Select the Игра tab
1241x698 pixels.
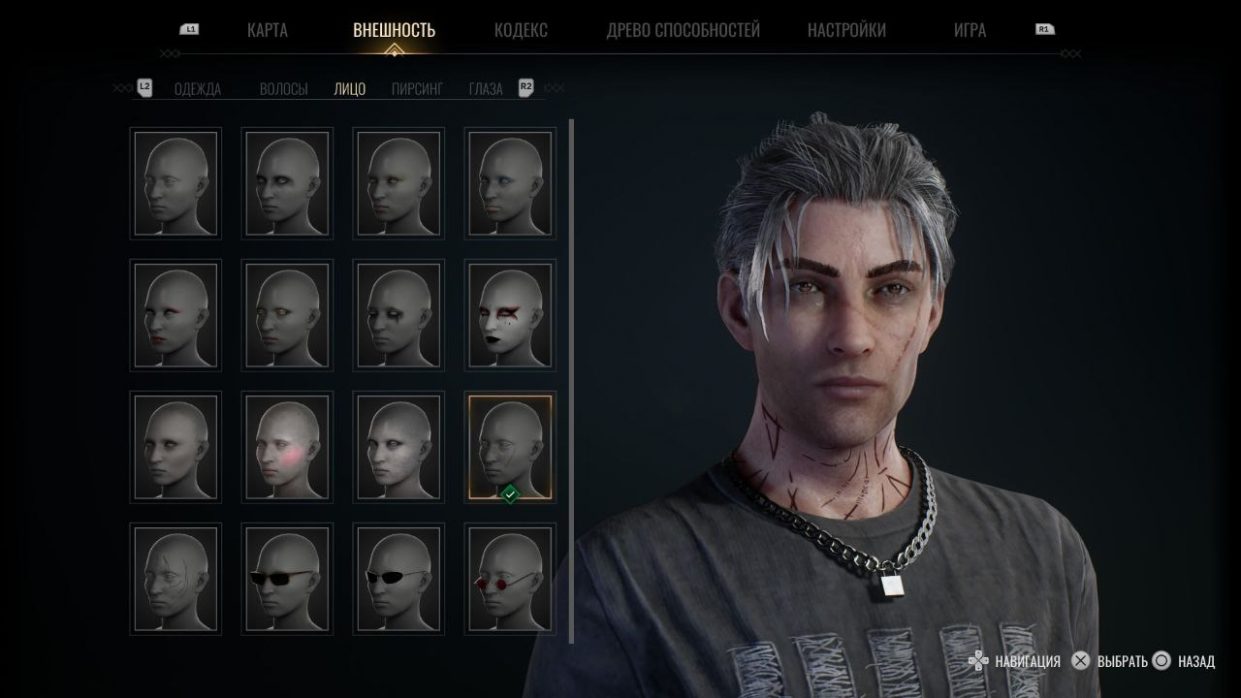tap(969, 30)
